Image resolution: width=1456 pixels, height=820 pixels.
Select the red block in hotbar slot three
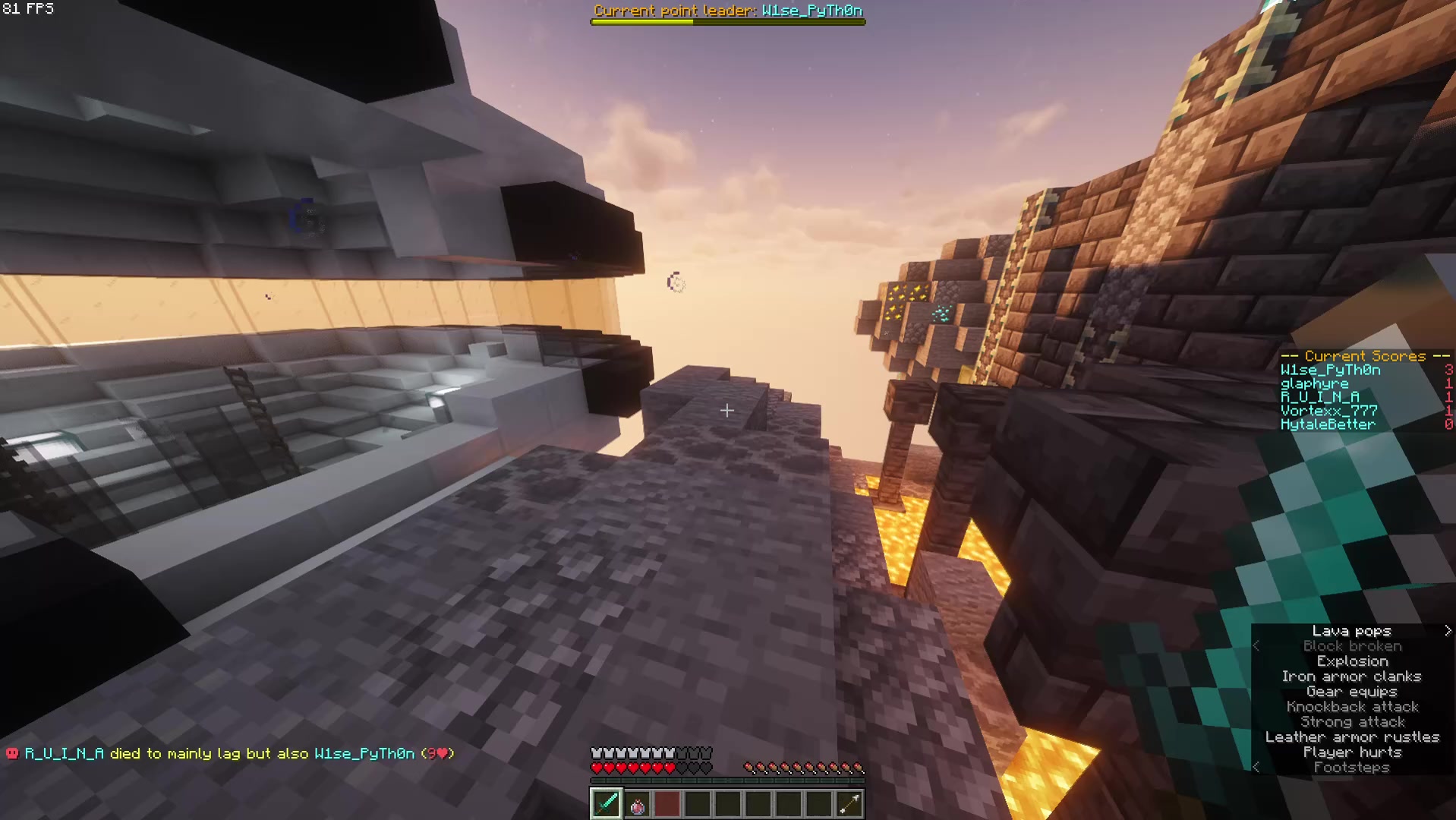667,803
